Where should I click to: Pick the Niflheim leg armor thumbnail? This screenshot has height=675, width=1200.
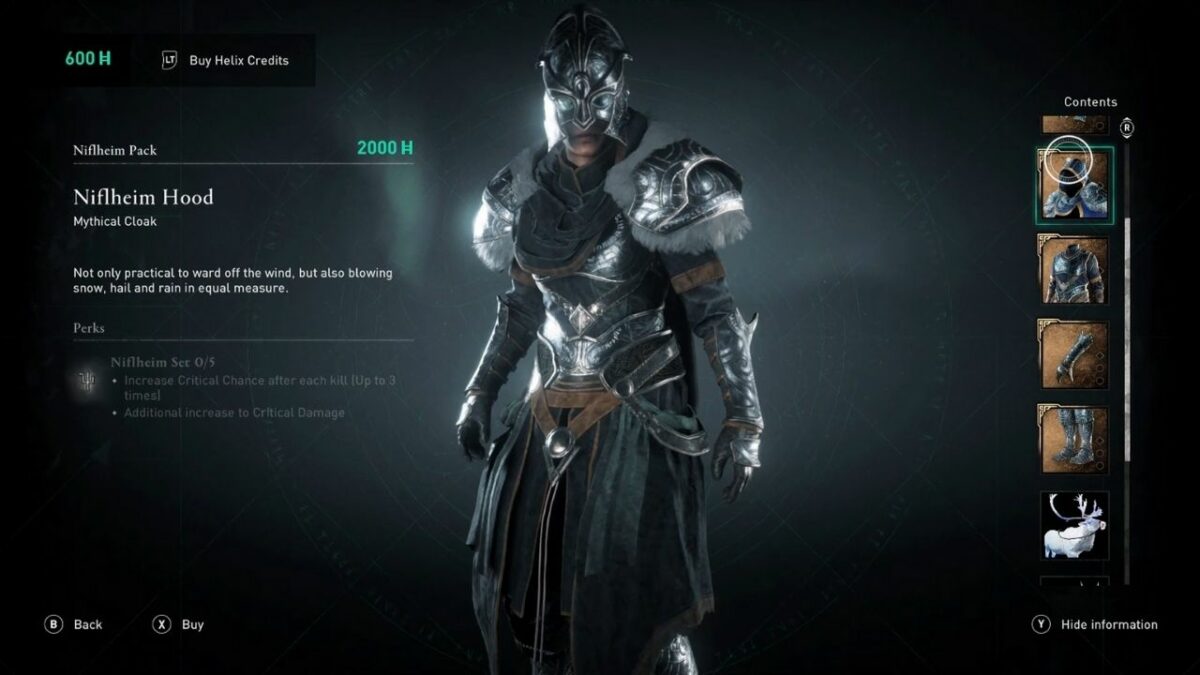[x=1074, y=439]
